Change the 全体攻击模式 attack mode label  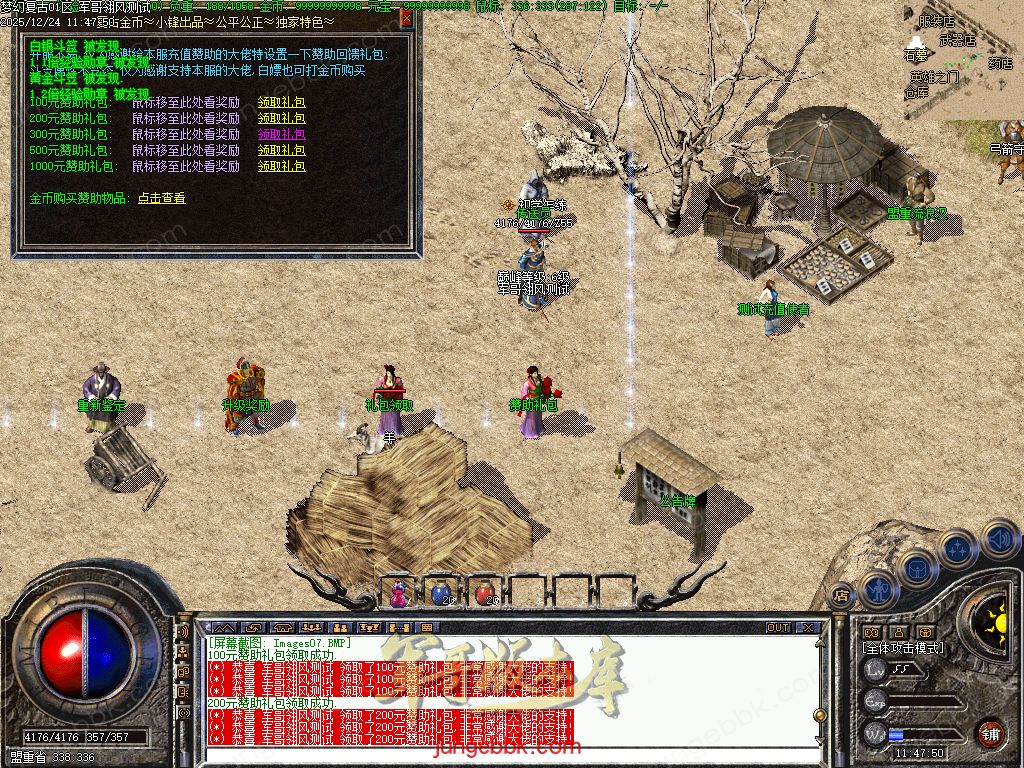pos(903,648)
